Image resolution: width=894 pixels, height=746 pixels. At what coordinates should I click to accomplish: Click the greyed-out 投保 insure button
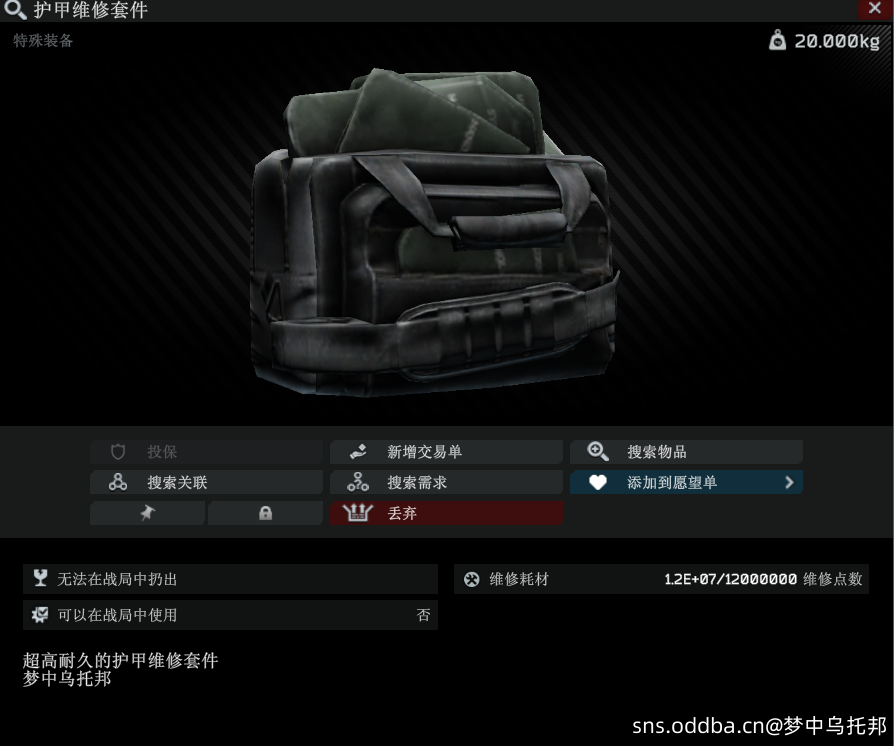click(x=206, y=452)
